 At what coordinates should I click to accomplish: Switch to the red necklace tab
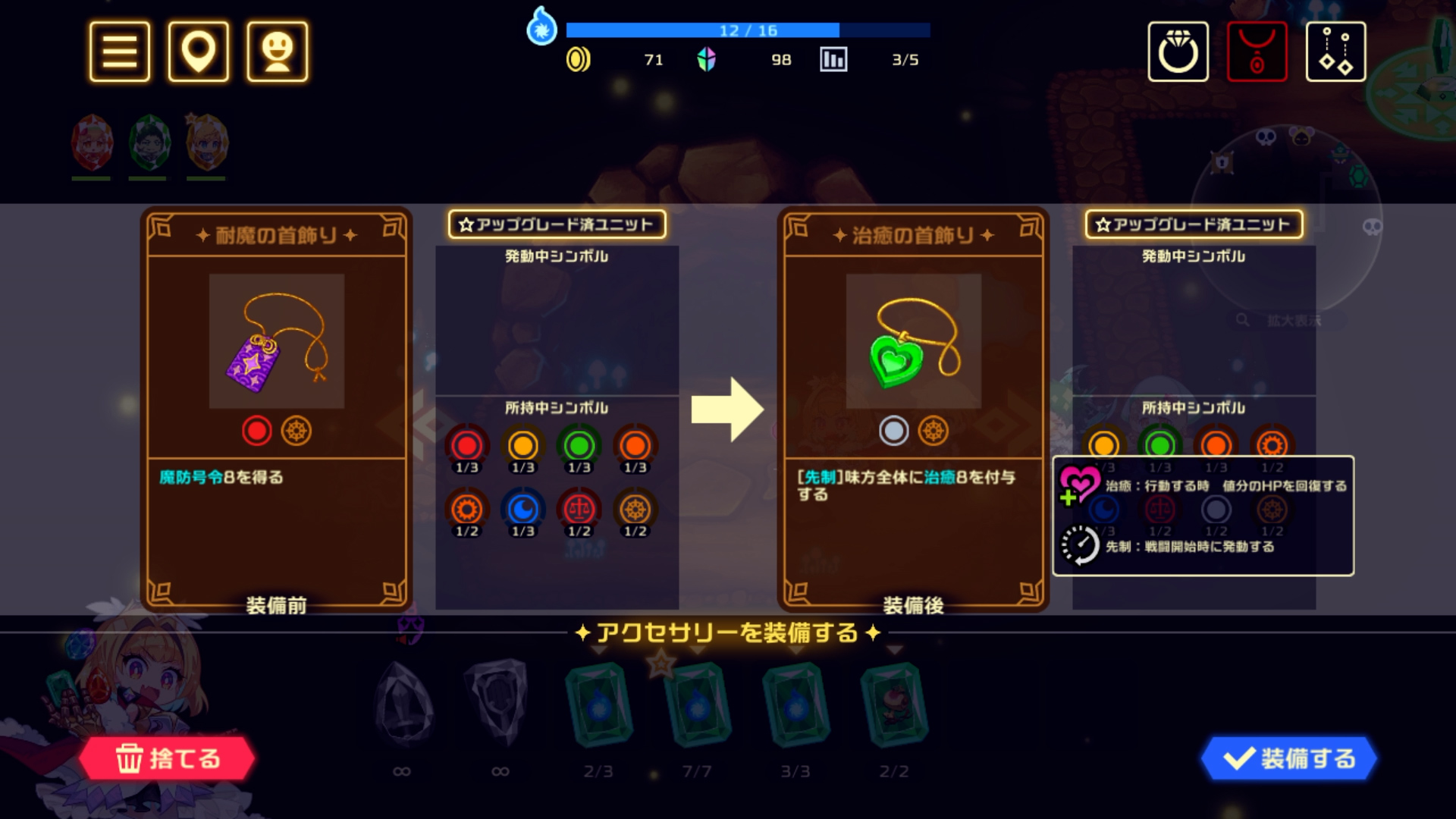point(1257,52)
